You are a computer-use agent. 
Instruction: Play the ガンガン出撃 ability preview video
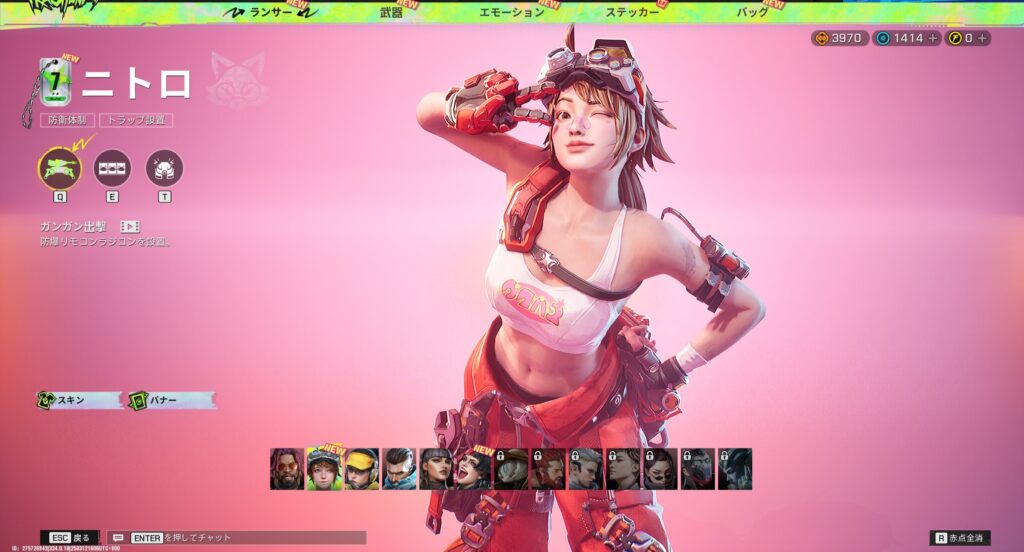coord(130,227)
